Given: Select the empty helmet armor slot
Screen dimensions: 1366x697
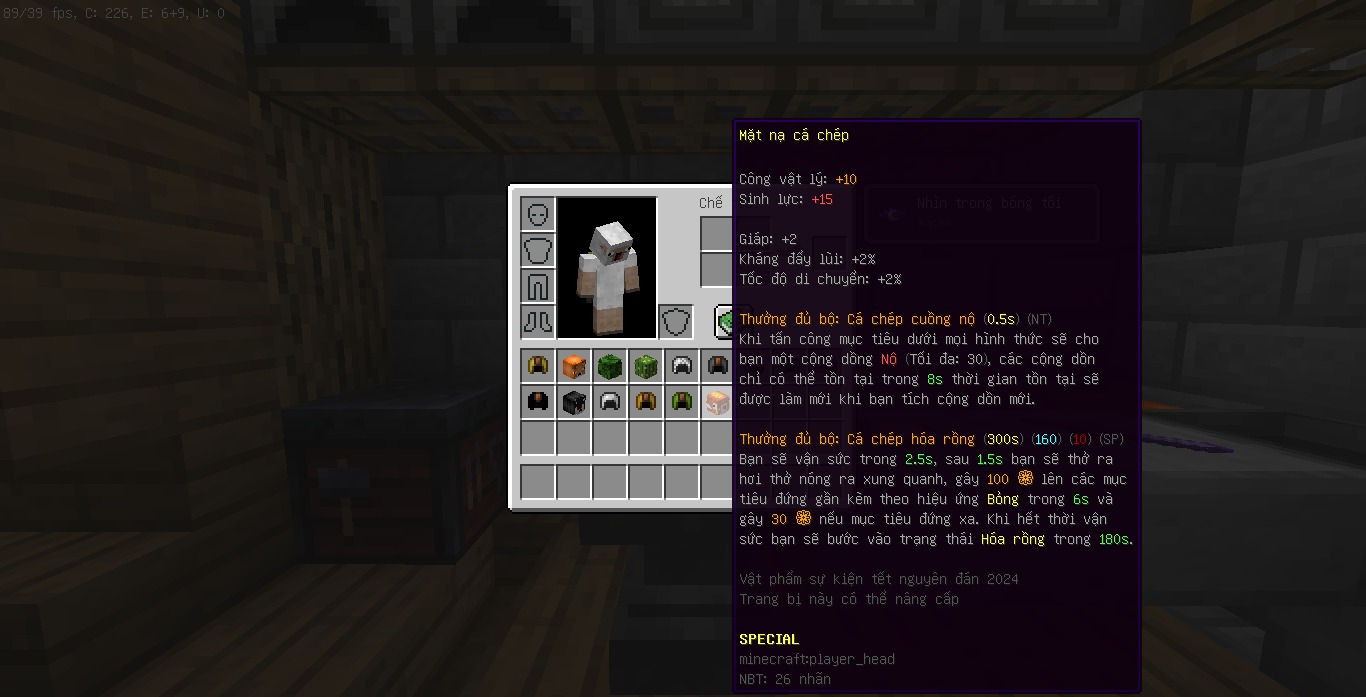Looking at the screenshot, I should [538, 214].
